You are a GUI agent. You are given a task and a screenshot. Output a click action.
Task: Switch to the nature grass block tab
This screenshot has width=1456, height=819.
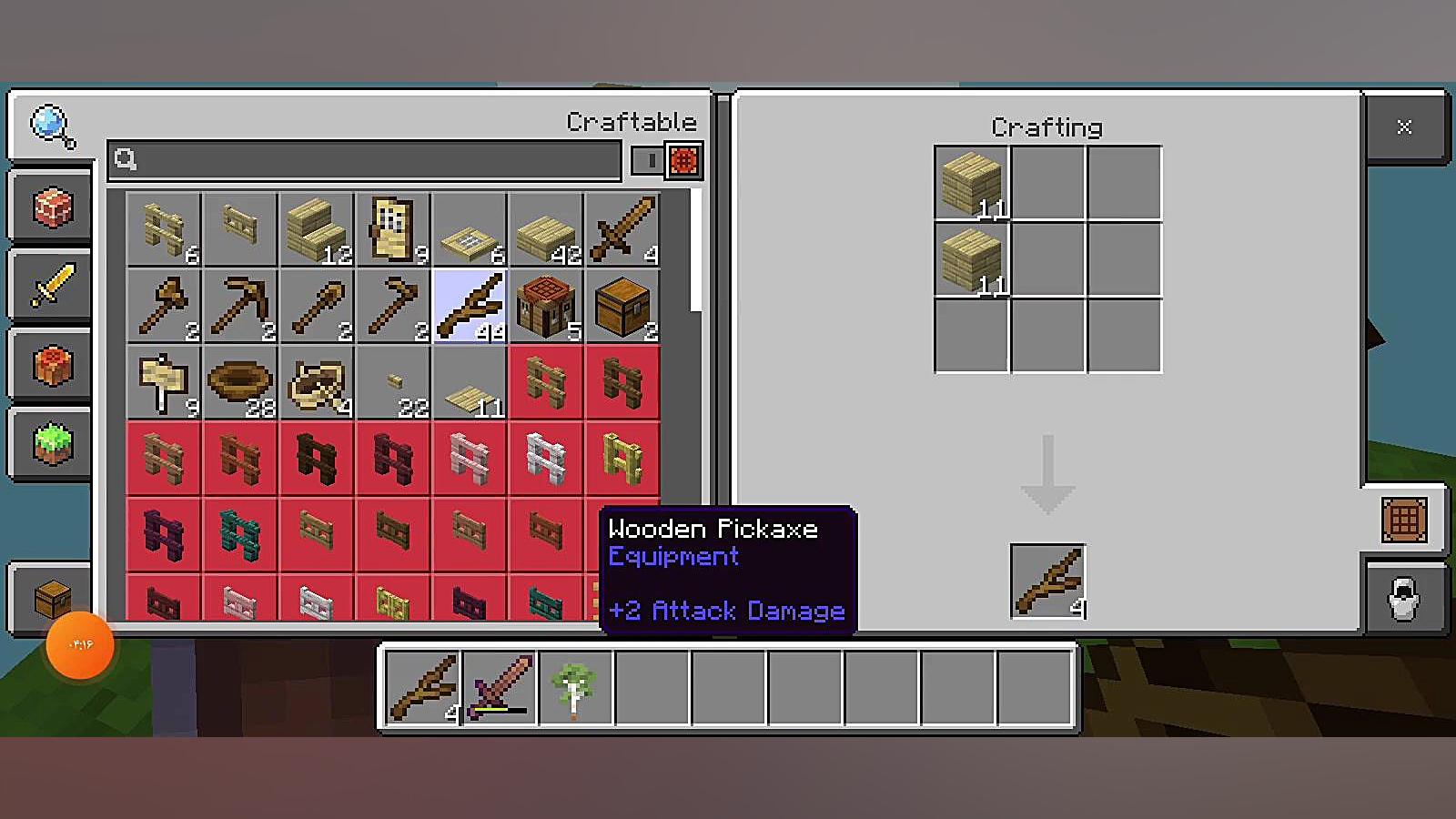click(x=52, y=444)
